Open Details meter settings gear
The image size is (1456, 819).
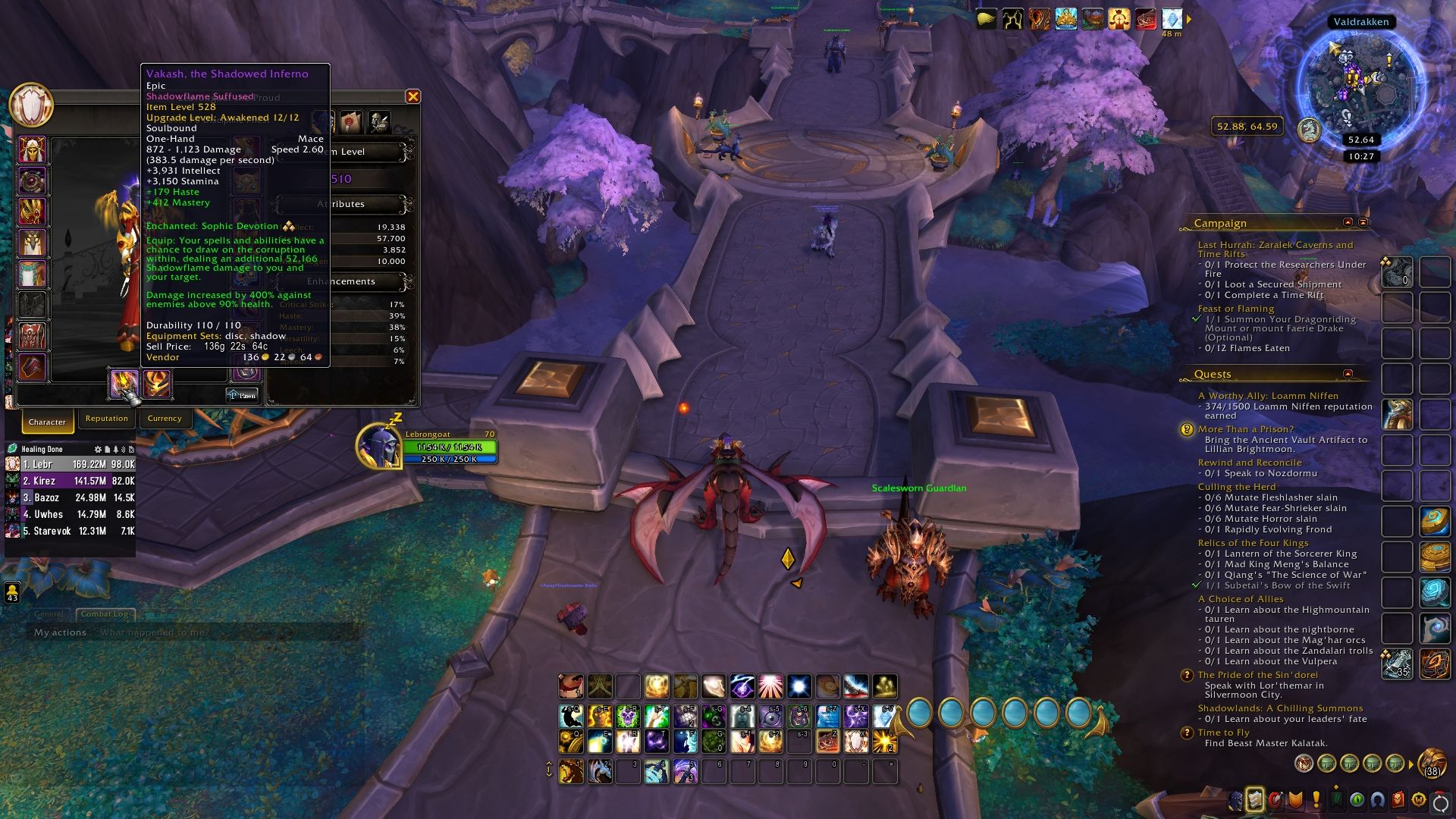(x=98, y=450)
